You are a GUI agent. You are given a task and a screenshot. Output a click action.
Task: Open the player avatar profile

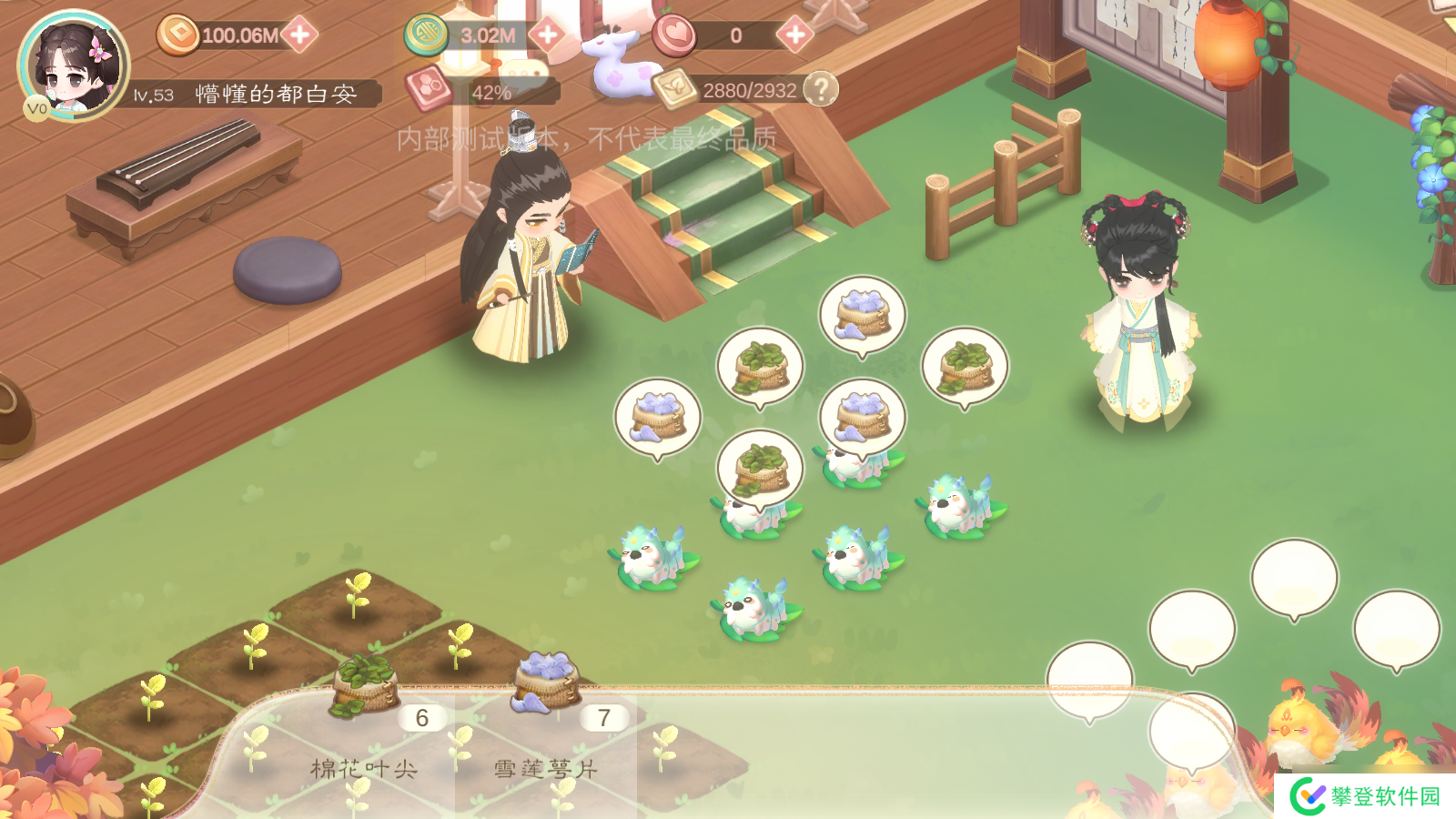(73, 66)
